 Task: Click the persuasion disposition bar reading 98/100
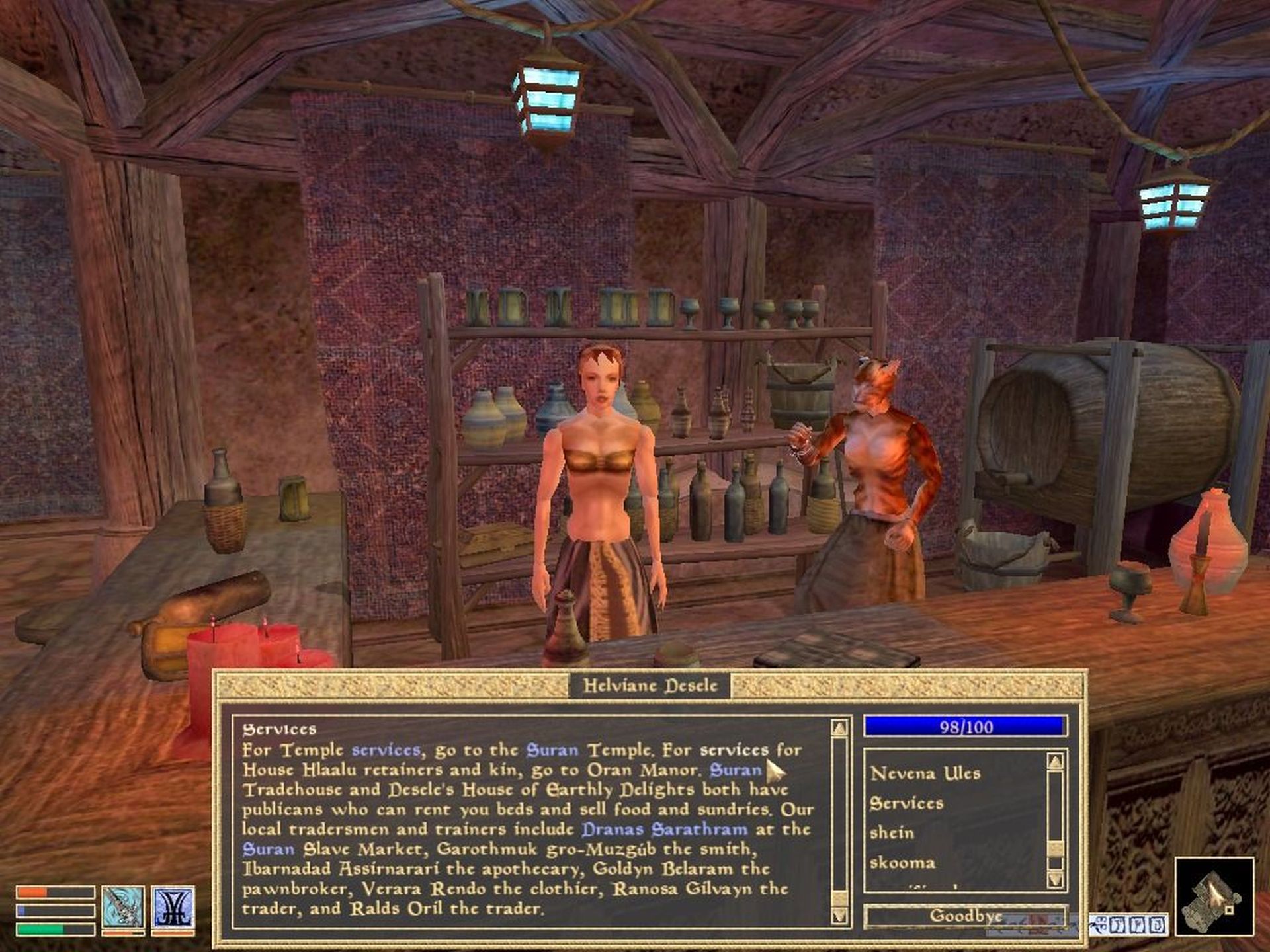(x=965, y=727)
